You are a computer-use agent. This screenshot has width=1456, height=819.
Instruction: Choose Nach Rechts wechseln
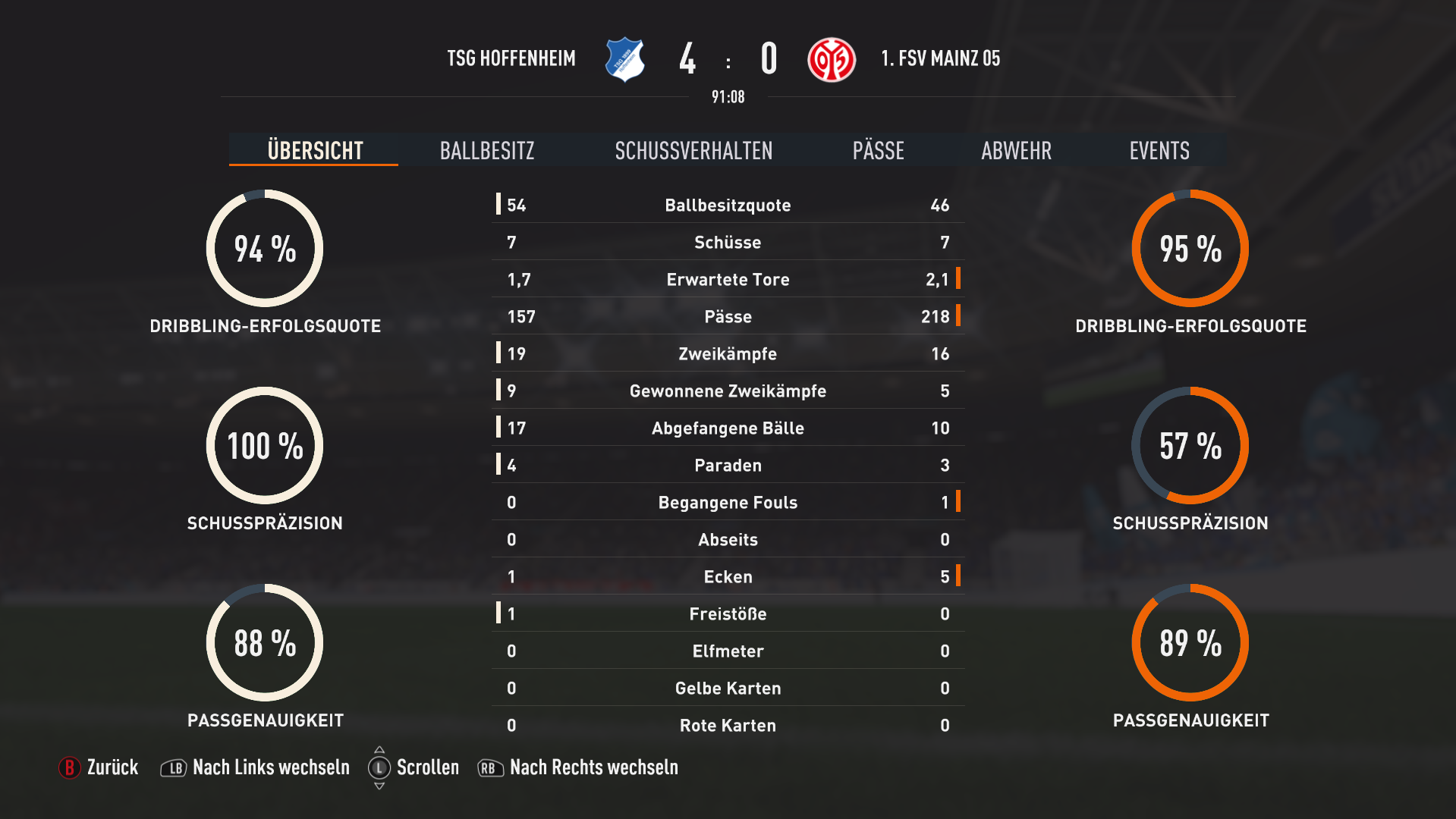point(578,767)
